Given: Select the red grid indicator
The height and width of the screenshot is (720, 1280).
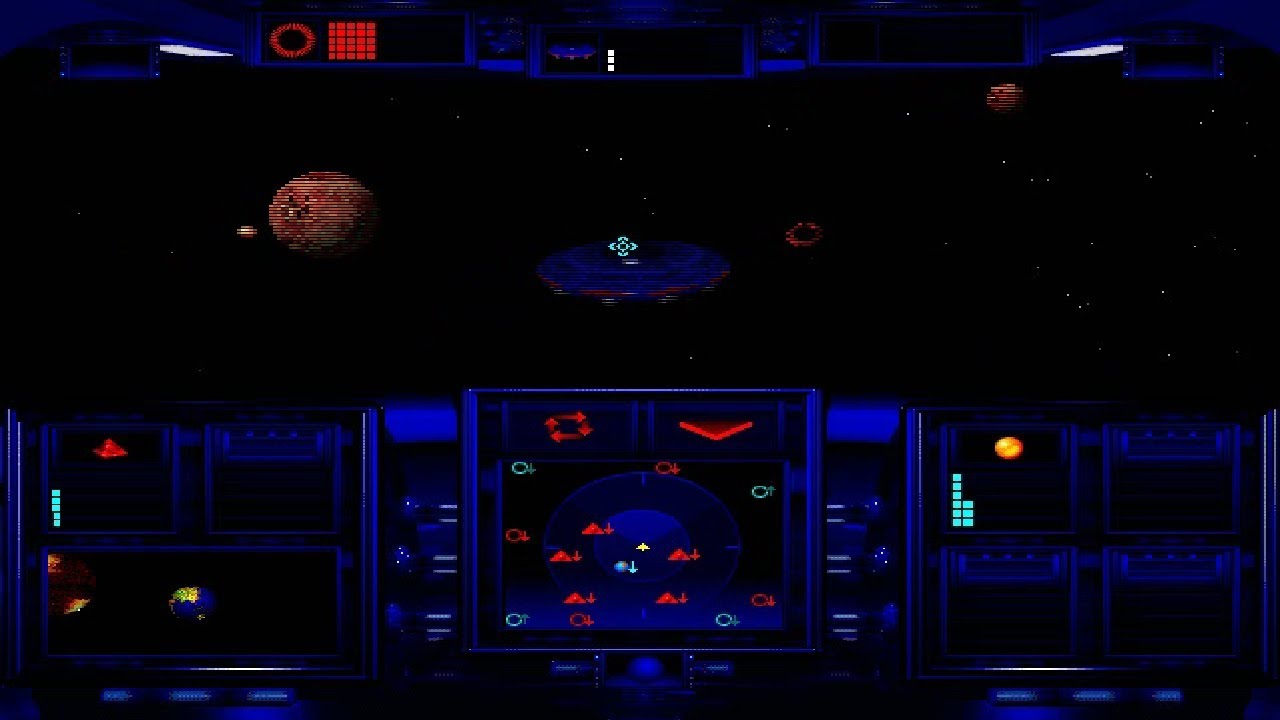Looking at the screenshot, I should click(x=352, y=40).
